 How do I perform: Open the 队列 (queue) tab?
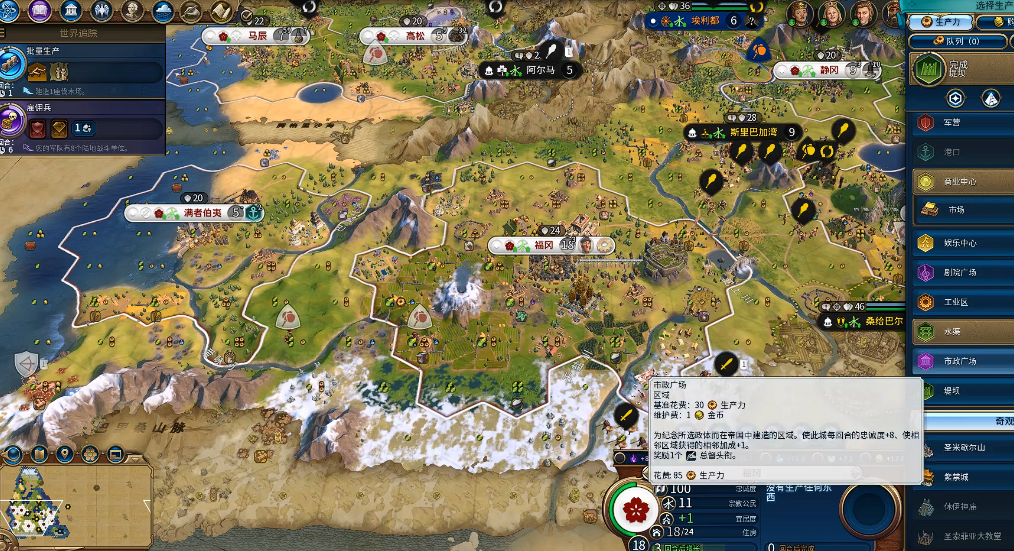[962, 41]
